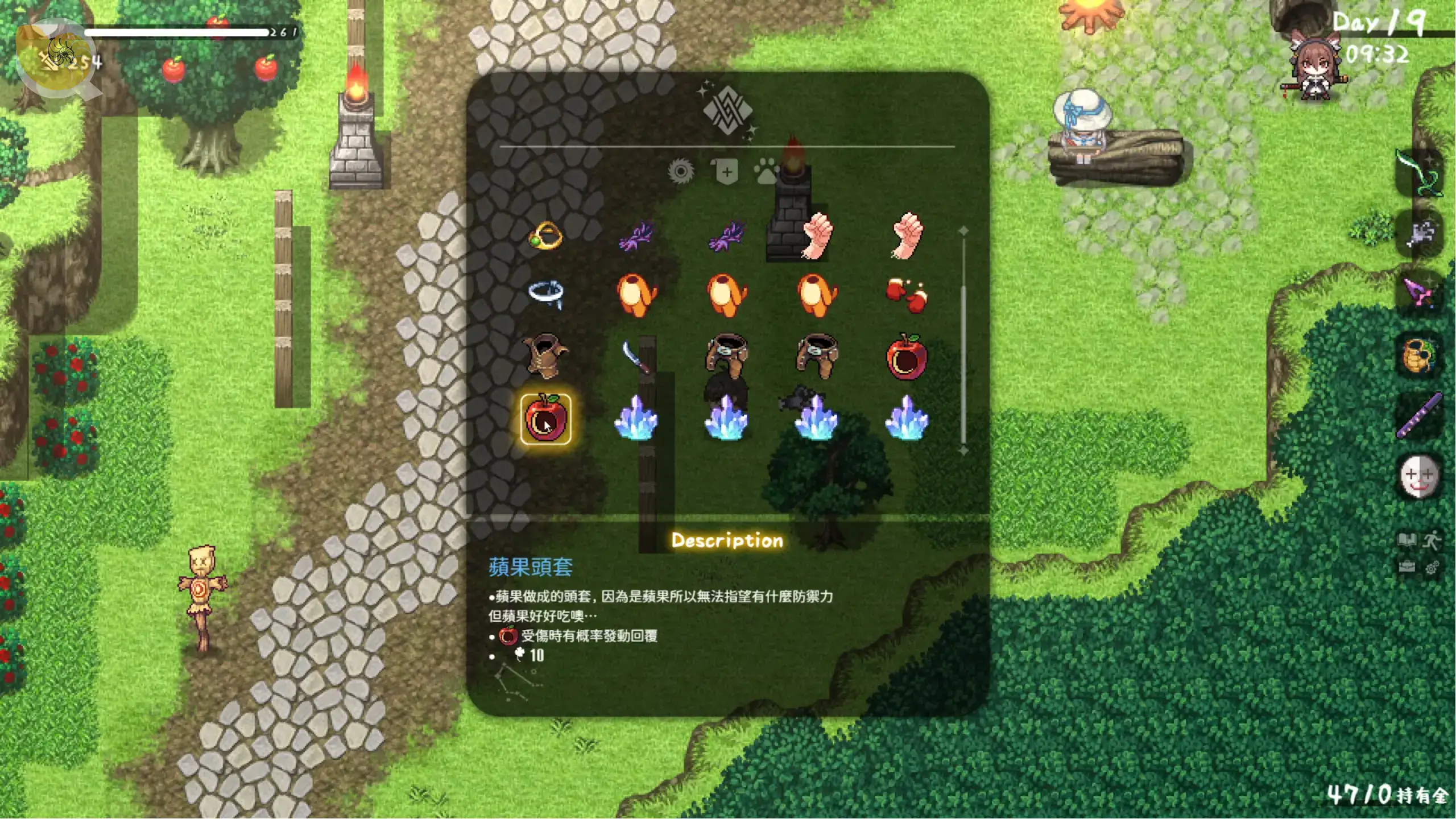This screenshot has height=819, width=1456.
Task: Select the purple flute hotbar slot
Action: tap(1420, 415)
